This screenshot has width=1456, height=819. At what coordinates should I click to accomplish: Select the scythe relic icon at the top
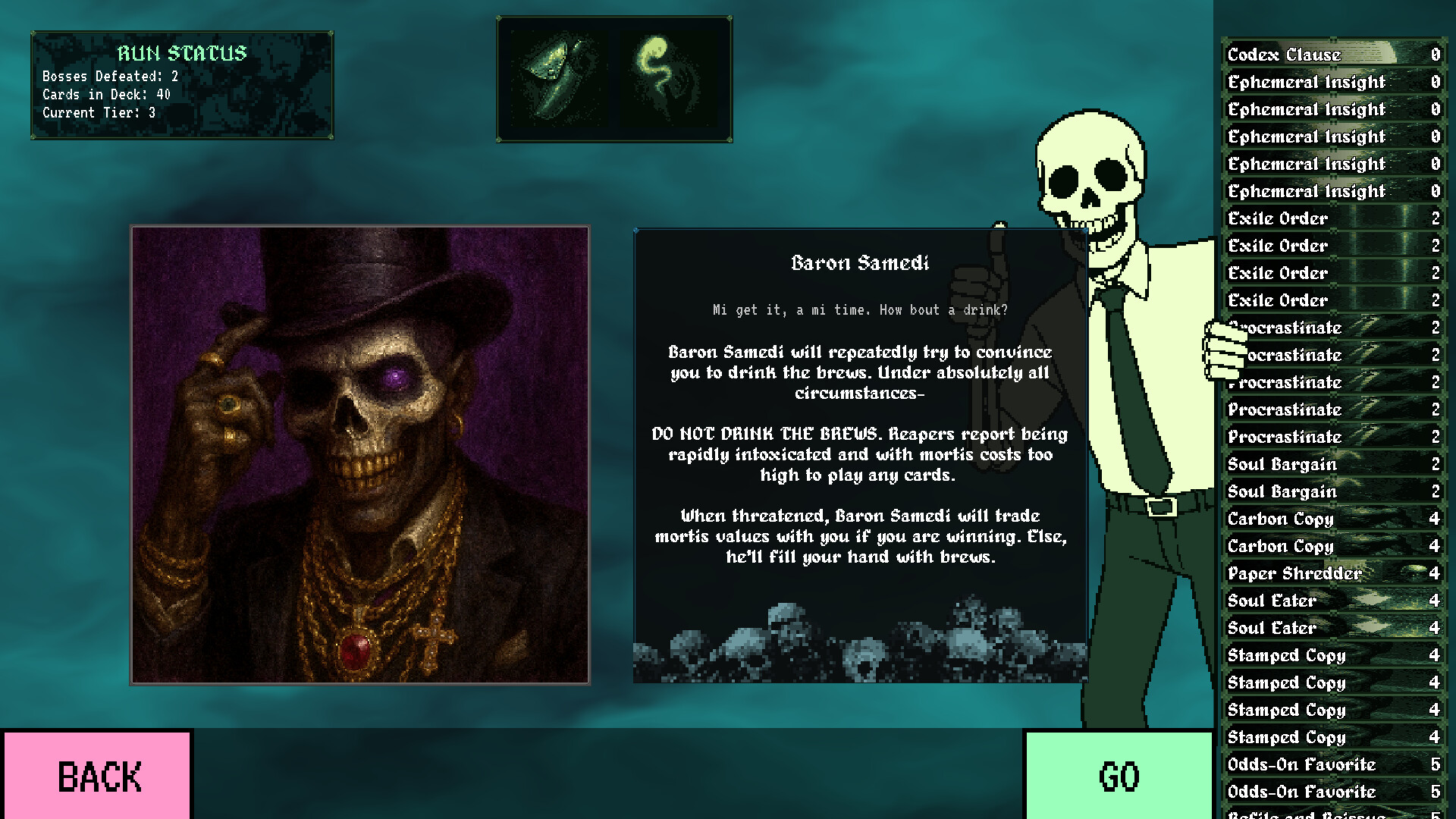coord(557,76)
